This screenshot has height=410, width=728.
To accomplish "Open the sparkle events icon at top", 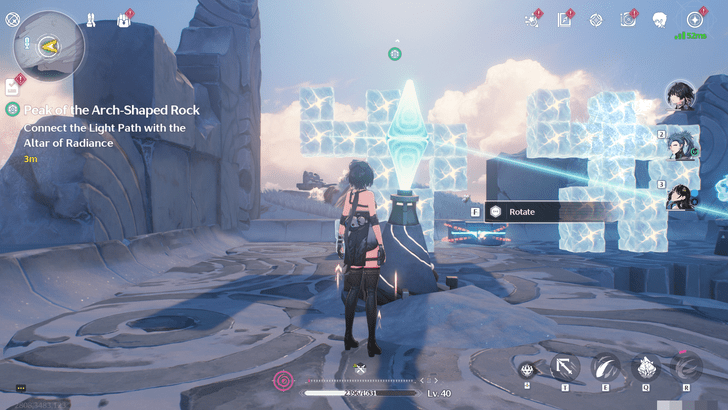I will 532,20.
